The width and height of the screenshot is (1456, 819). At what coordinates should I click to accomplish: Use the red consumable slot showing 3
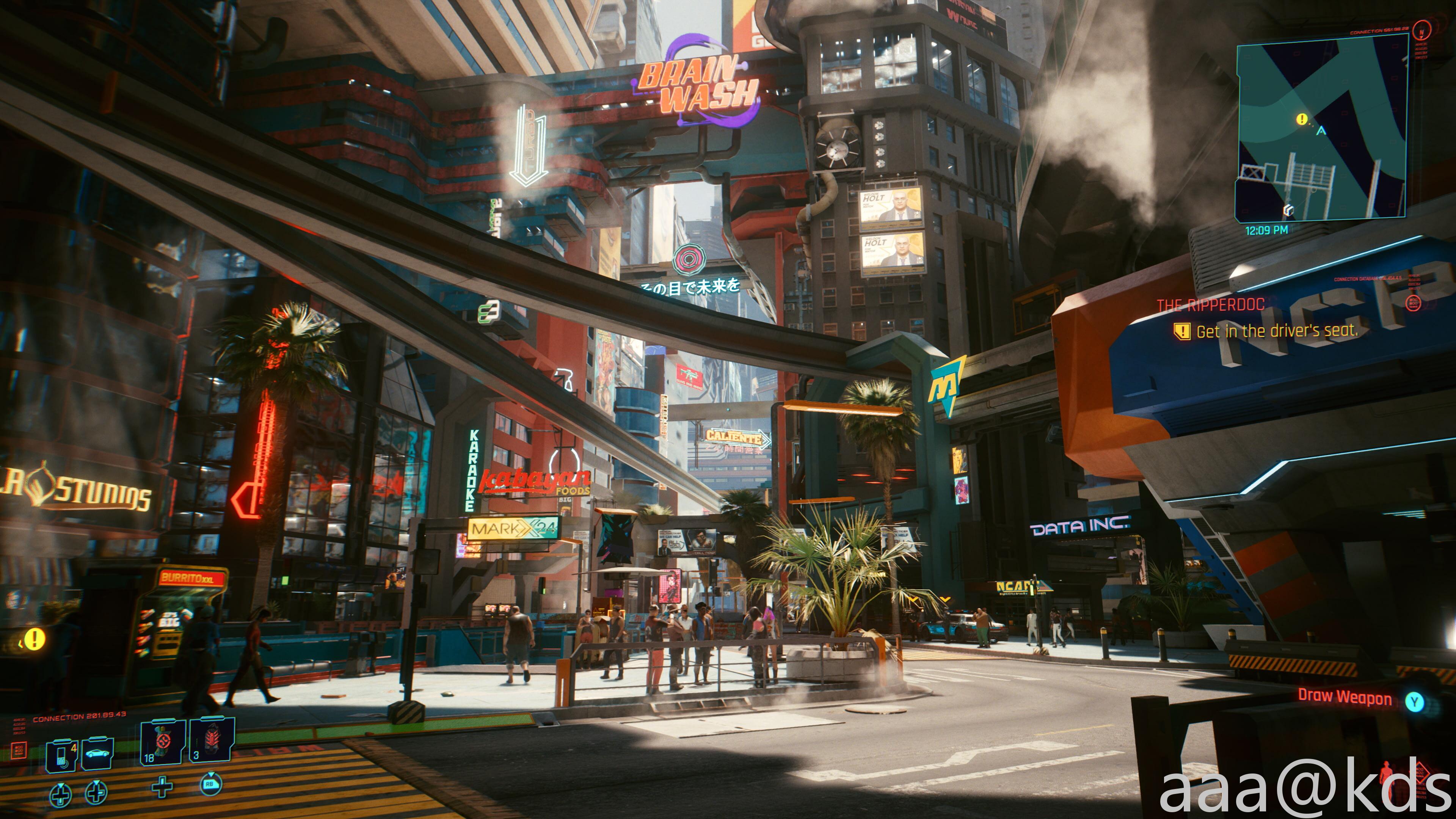click(212, 741)
